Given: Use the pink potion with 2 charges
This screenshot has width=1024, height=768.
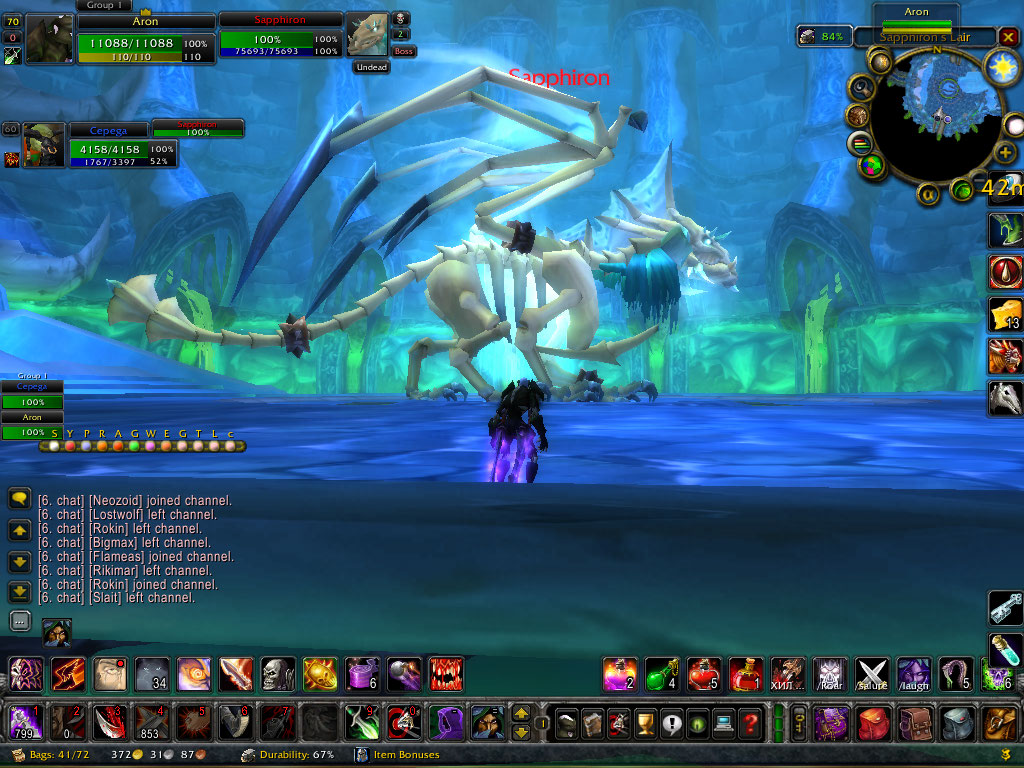Looking at the screenshot, I should [x=620, y=674].
